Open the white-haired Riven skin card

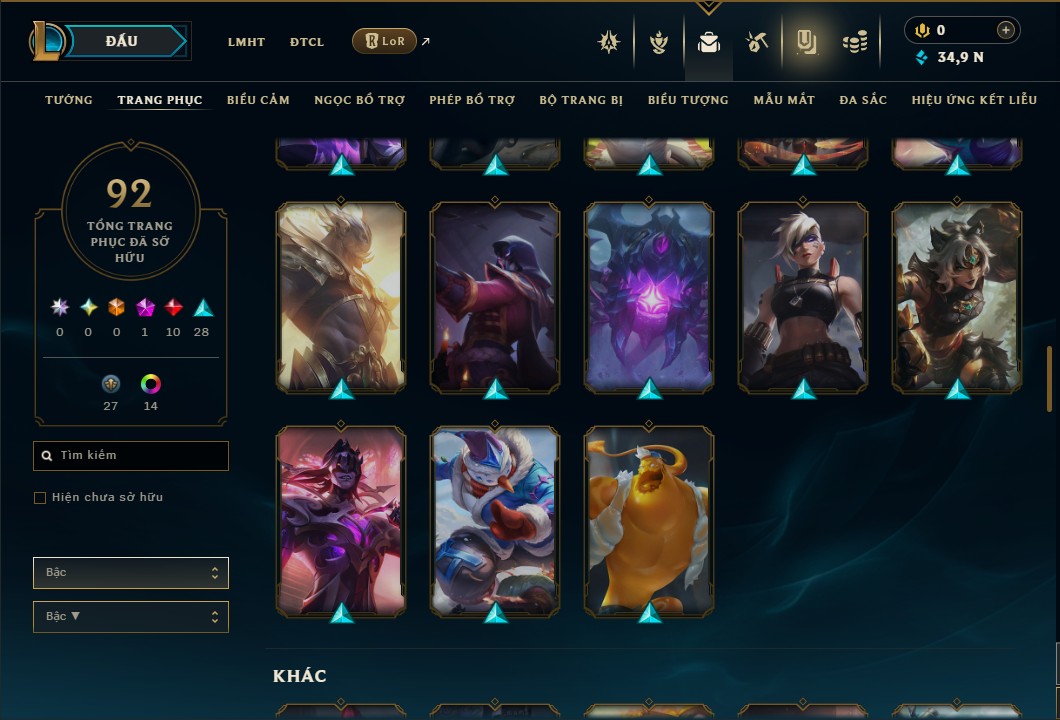tap(803, 296)
